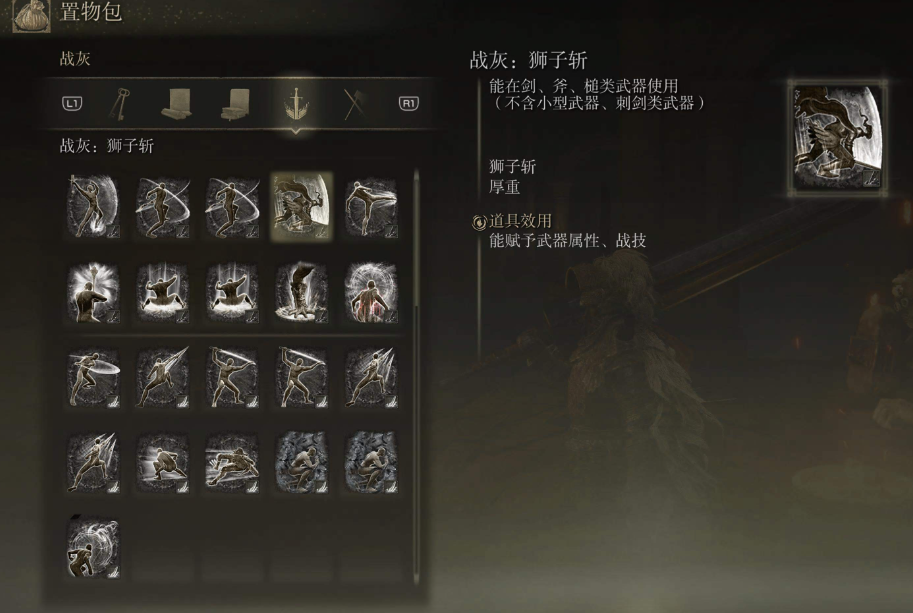Pick the red-glowing figure with magic circle

click(370, 290)
